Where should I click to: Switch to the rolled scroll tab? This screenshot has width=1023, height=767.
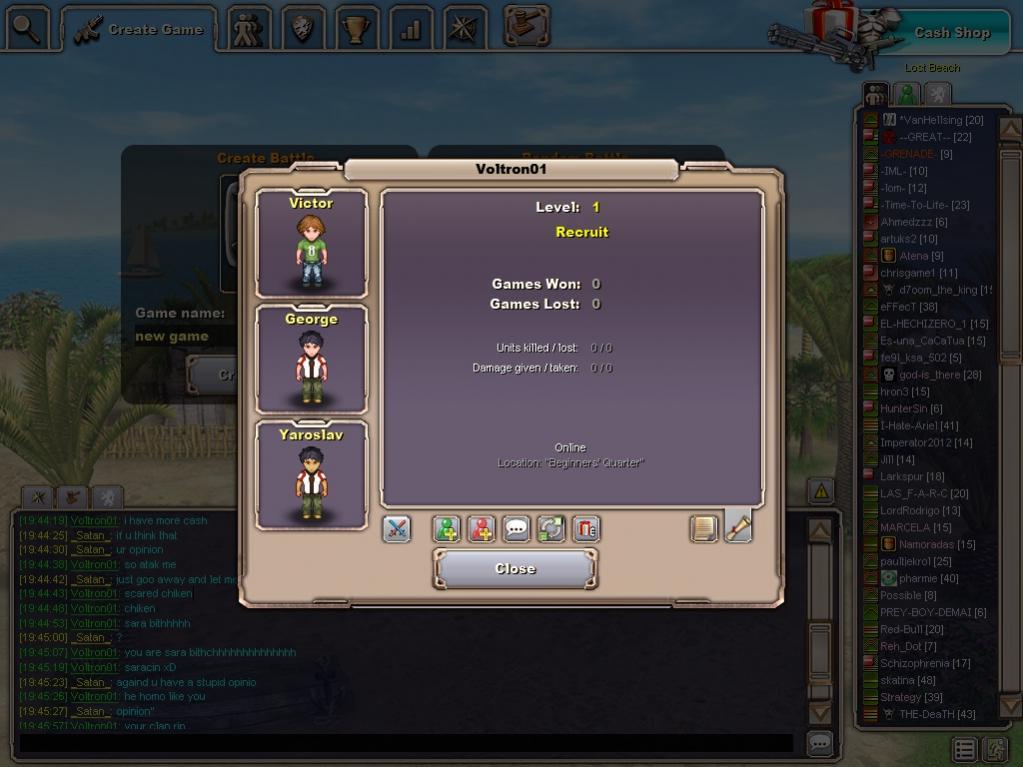[738, 526]
